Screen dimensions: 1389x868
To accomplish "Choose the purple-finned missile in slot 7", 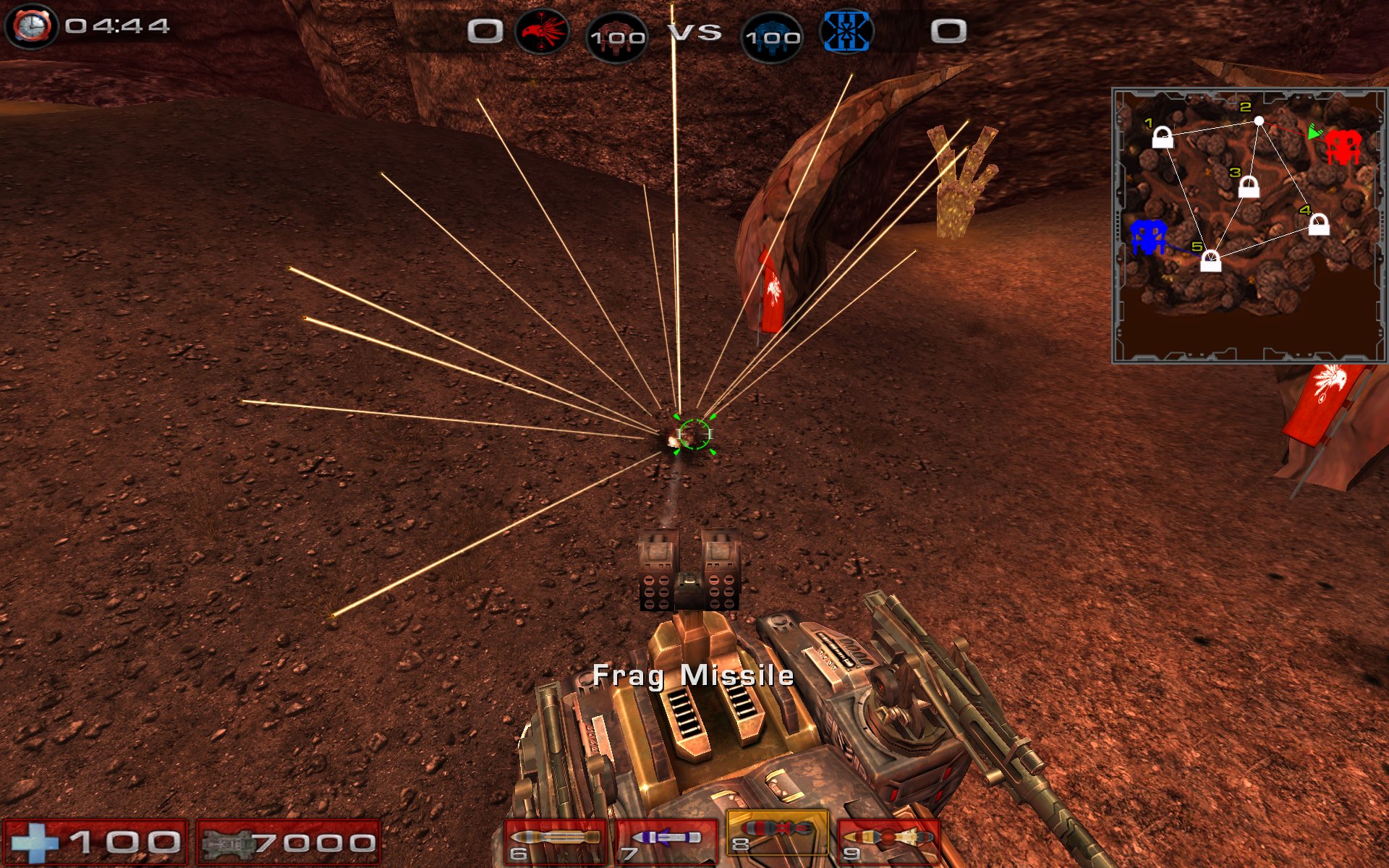I will point(666,841).
